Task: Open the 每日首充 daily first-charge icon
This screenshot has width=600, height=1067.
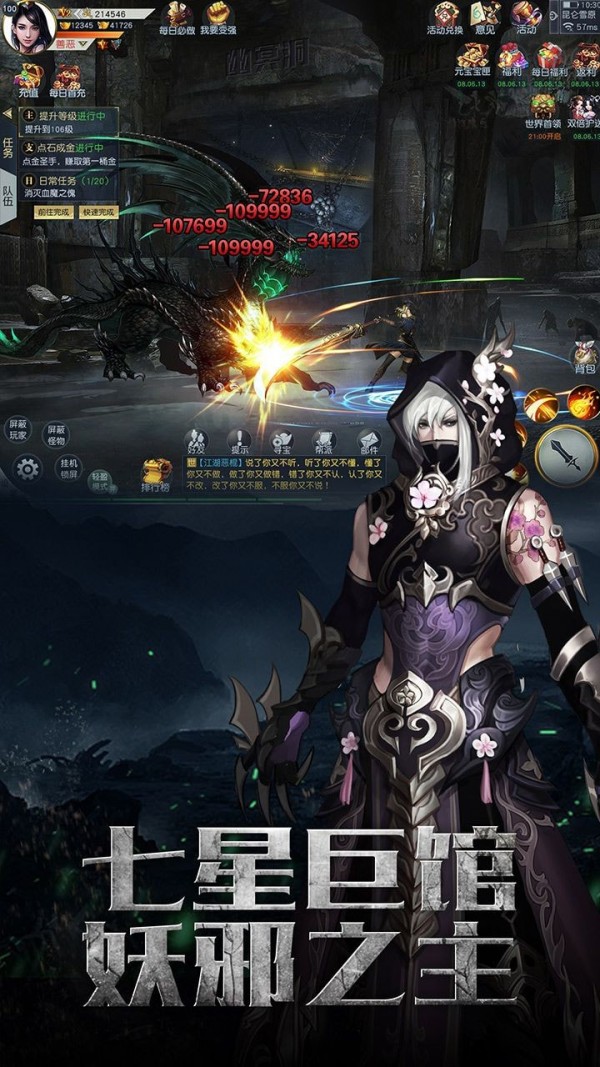Action: [x=68, y=78]
